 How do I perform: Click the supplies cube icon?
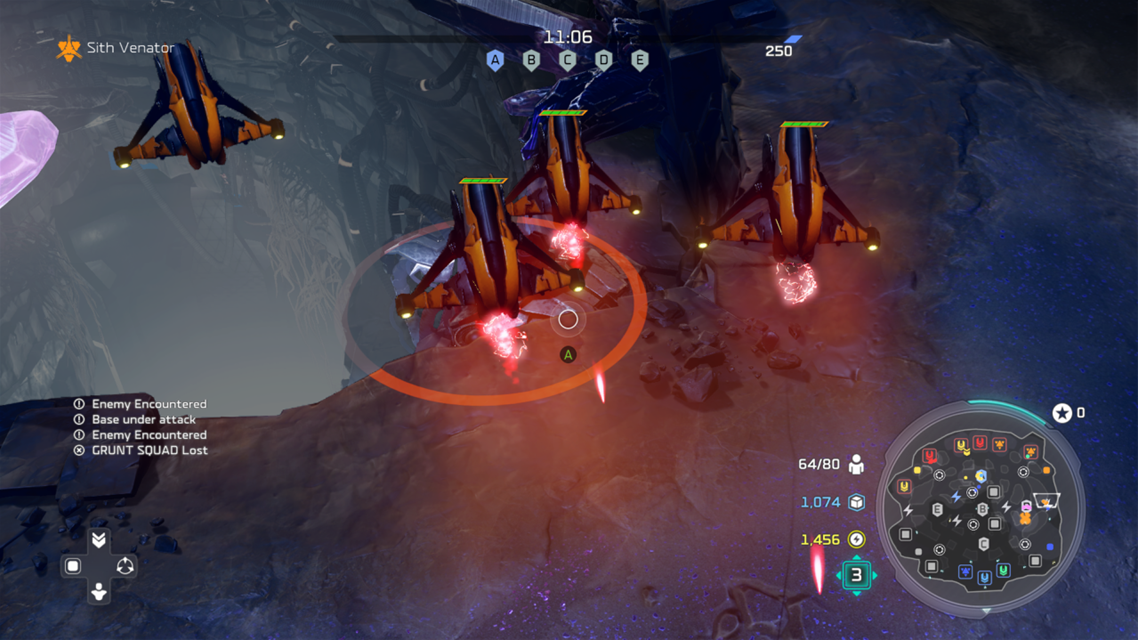[856, 502]
